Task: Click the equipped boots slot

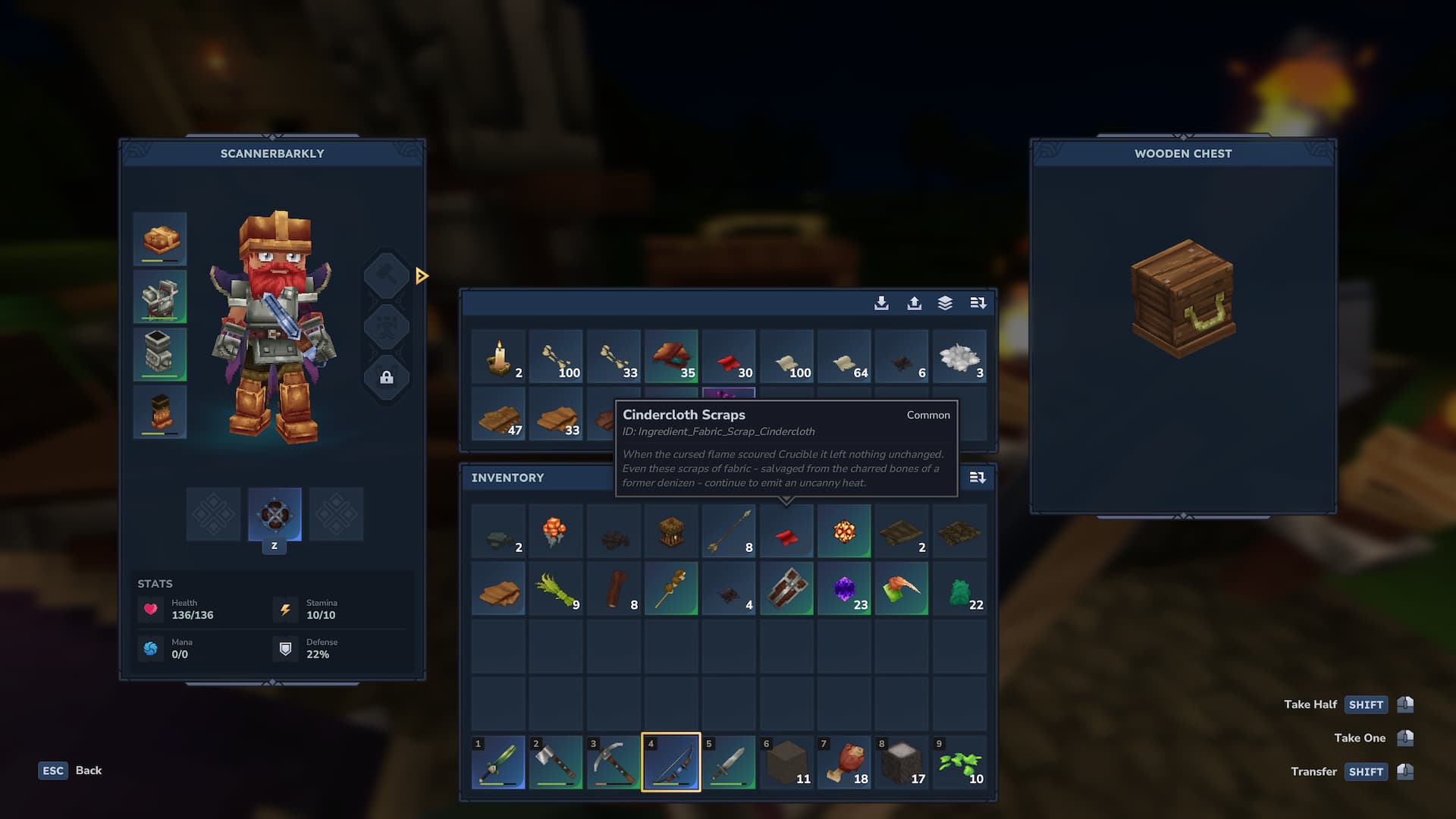Action: pyautogui.click(x=160, y=412)
